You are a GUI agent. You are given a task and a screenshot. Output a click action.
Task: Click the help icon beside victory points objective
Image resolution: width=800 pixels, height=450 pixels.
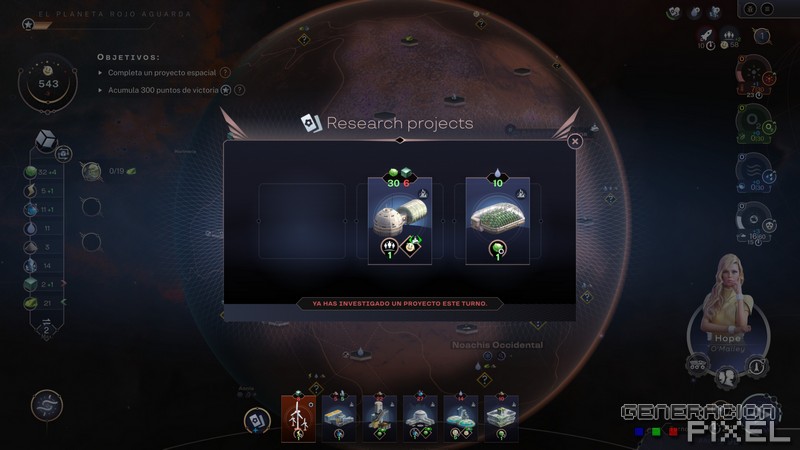pos(239,89)
